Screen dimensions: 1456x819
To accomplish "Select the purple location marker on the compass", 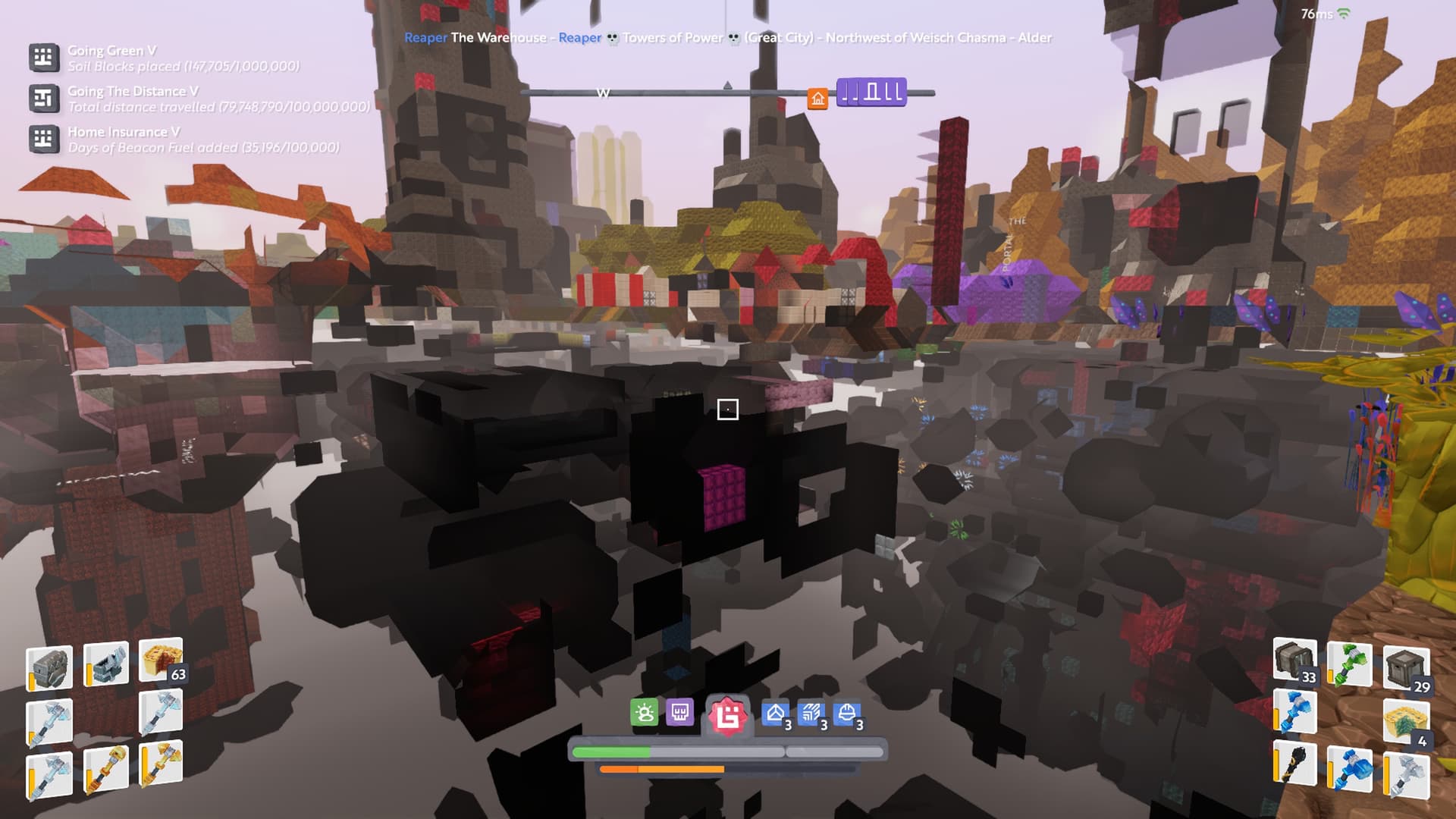I will [x=871, y=93].
